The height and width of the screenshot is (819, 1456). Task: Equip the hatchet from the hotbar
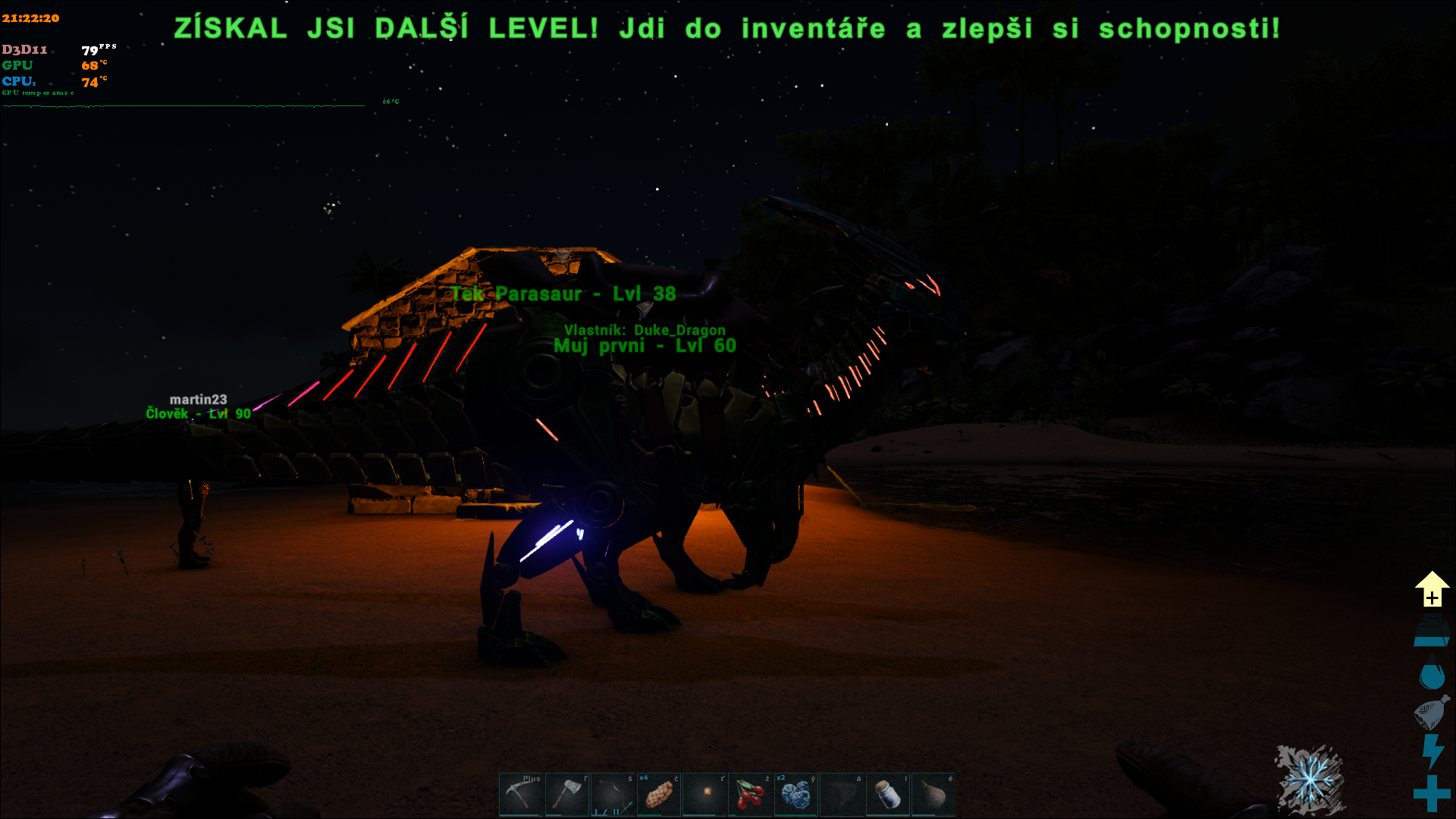point(566,794)
